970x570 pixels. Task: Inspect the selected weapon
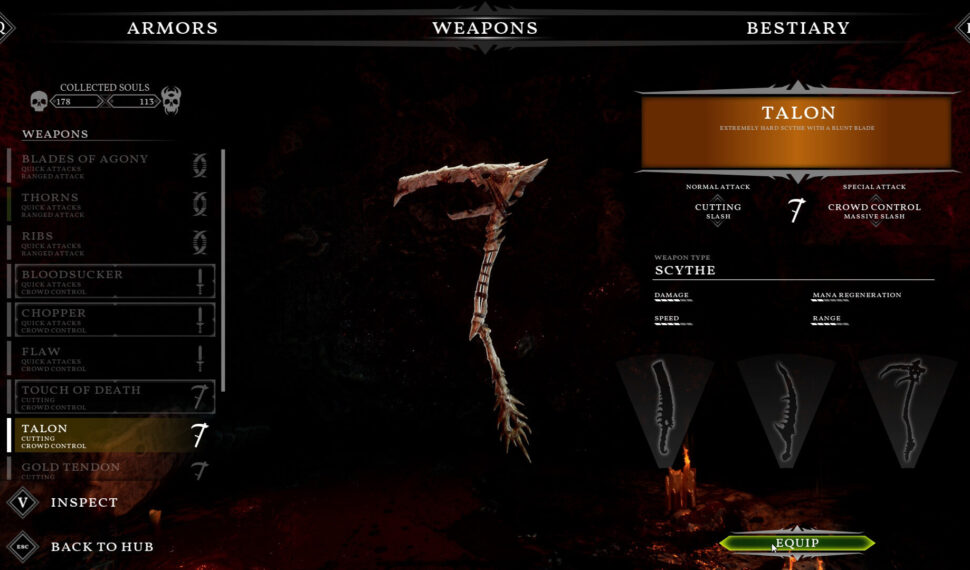point(84,502)
